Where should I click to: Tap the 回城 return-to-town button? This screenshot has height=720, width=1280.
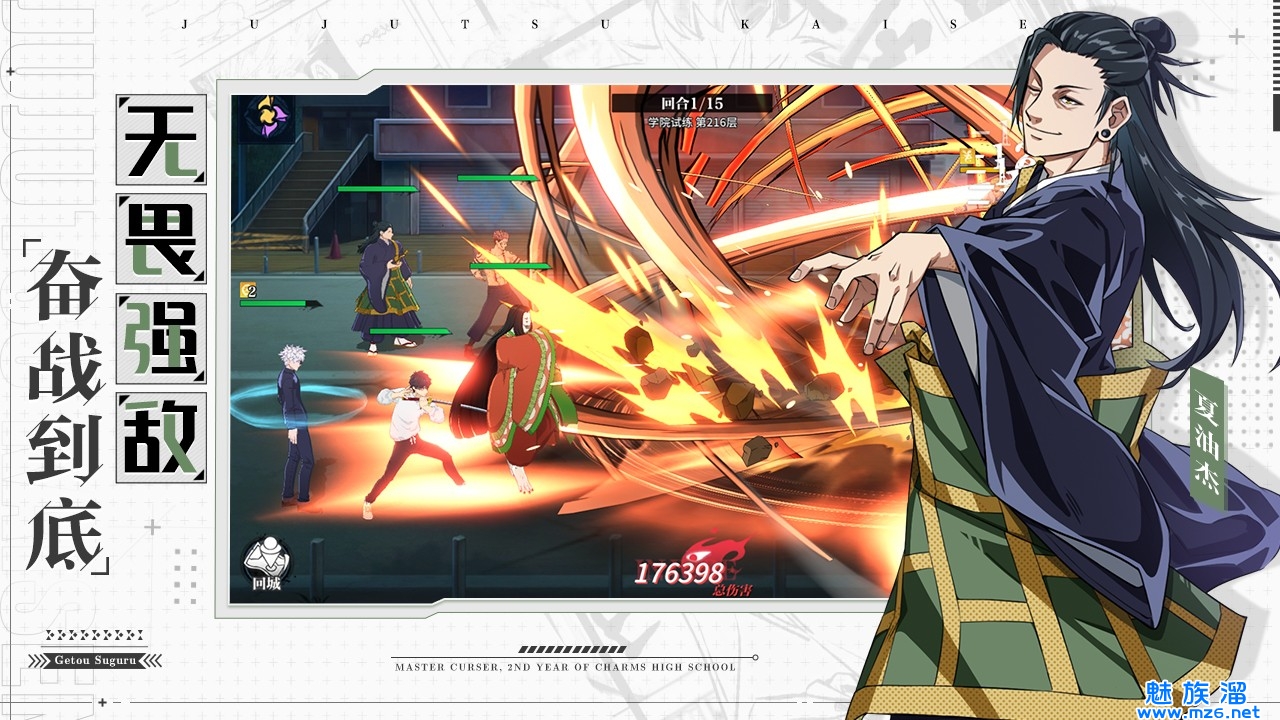coord(267,563)
